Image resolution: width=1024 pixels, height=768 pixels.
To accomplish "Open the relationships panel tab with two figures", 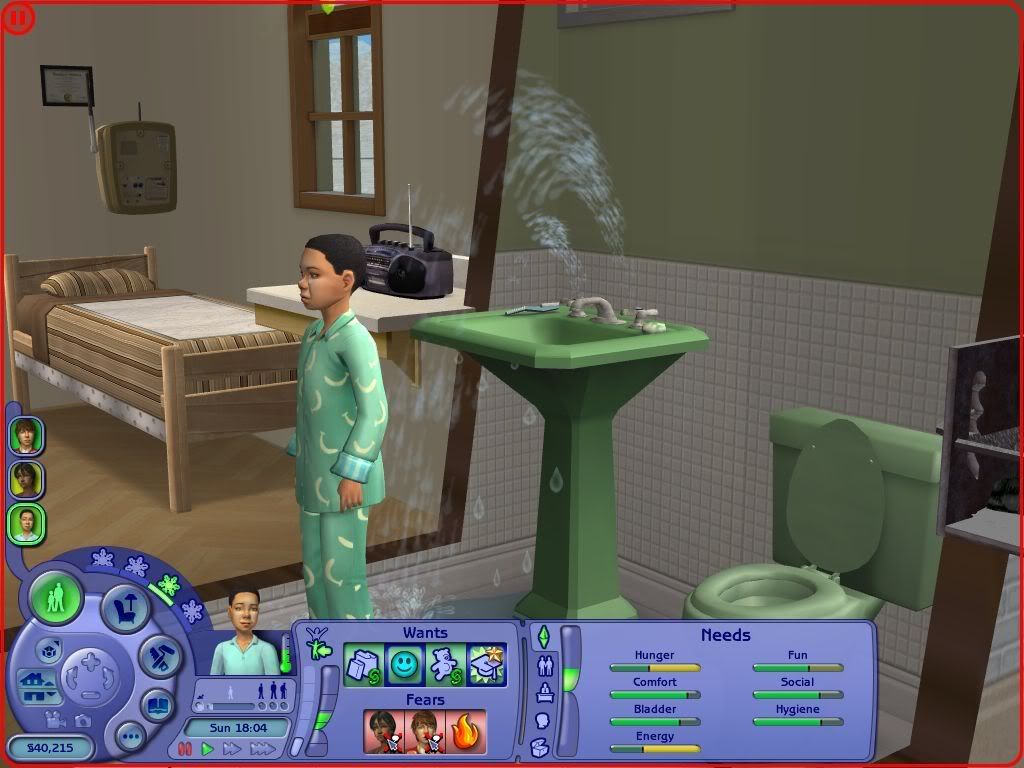I will tap(545, 664).
